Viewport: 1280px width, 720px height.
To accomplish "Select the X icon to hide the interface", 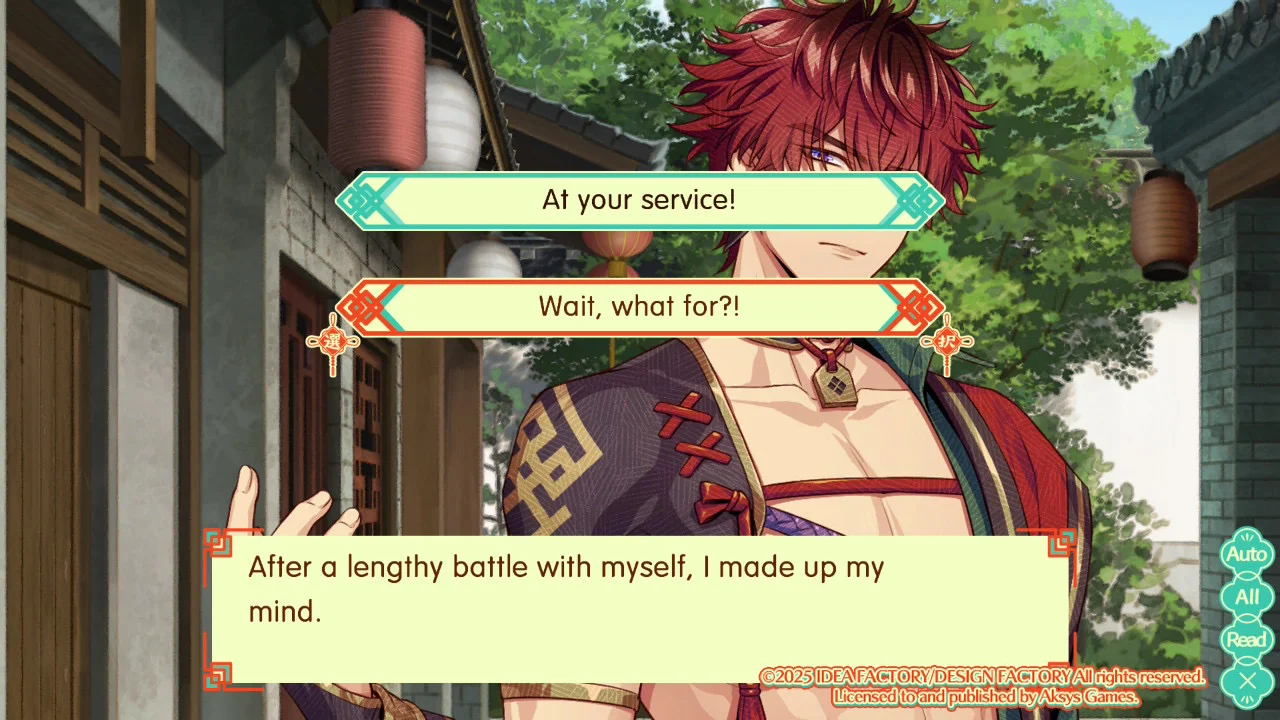I will click(x=1246, y=681).
